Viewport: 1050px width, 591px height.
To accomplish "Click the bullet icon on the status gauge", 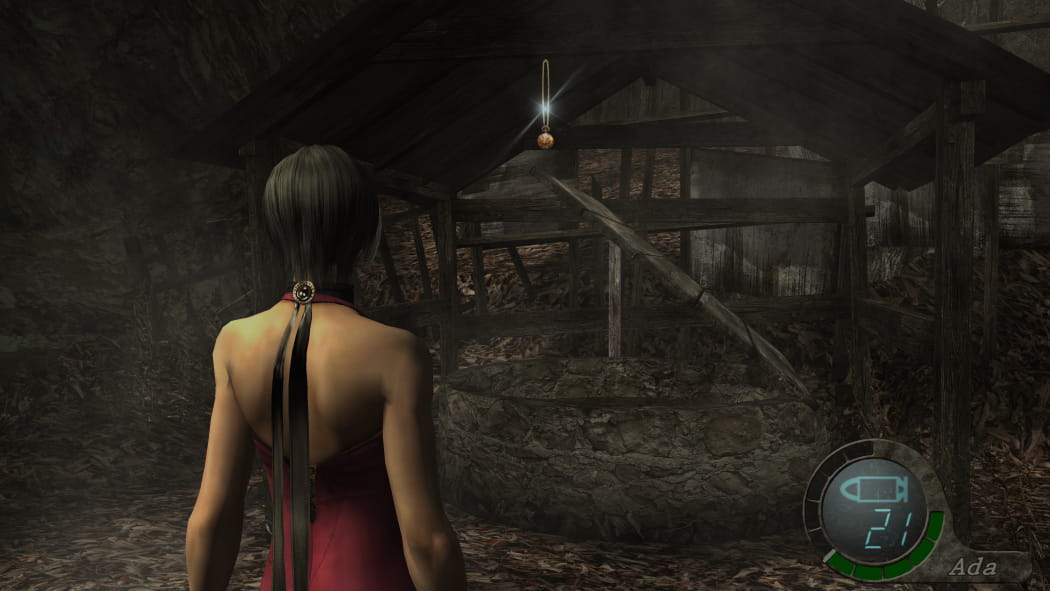I will click(873, 489).
